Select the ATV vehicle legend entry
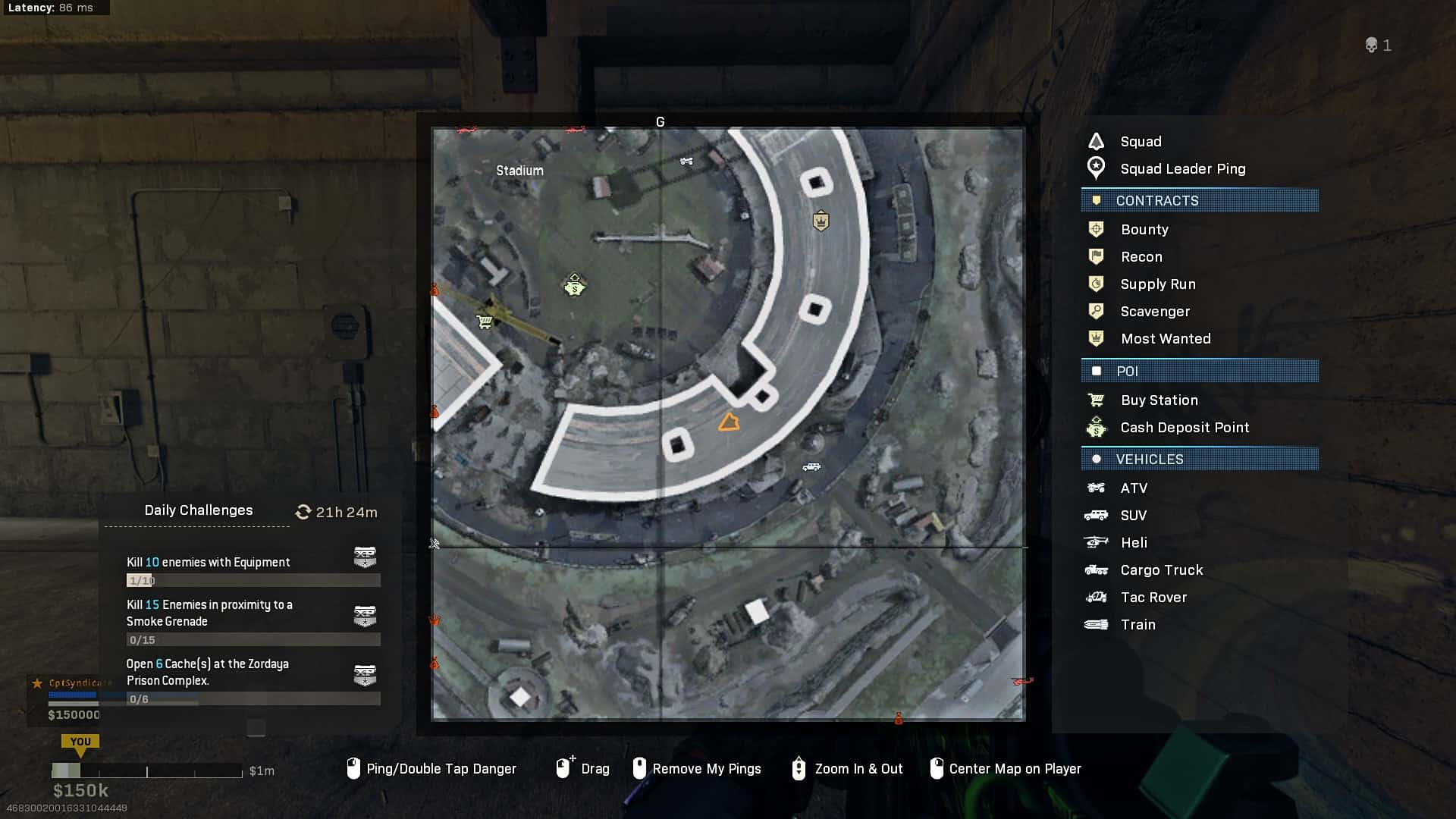This screenshot has height=819, width=1456. point(1133,488)
